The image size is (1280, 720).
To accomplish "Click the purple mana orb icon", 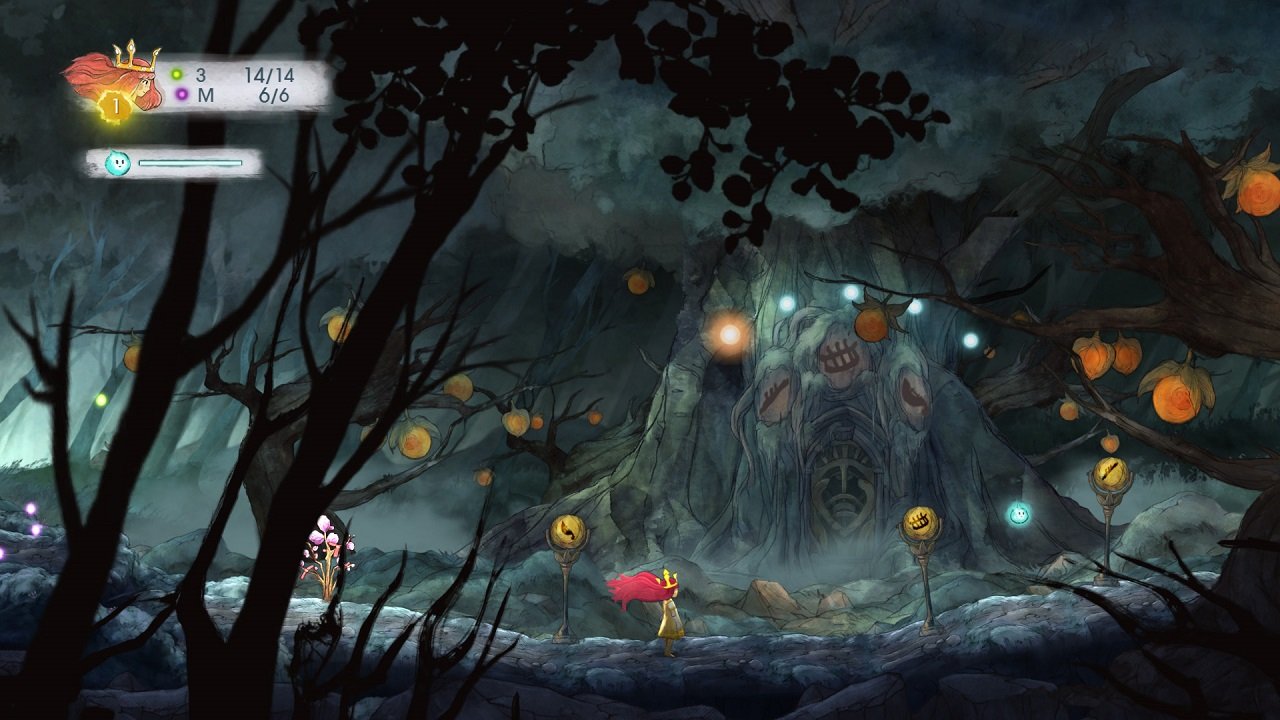I will (181, 95).
